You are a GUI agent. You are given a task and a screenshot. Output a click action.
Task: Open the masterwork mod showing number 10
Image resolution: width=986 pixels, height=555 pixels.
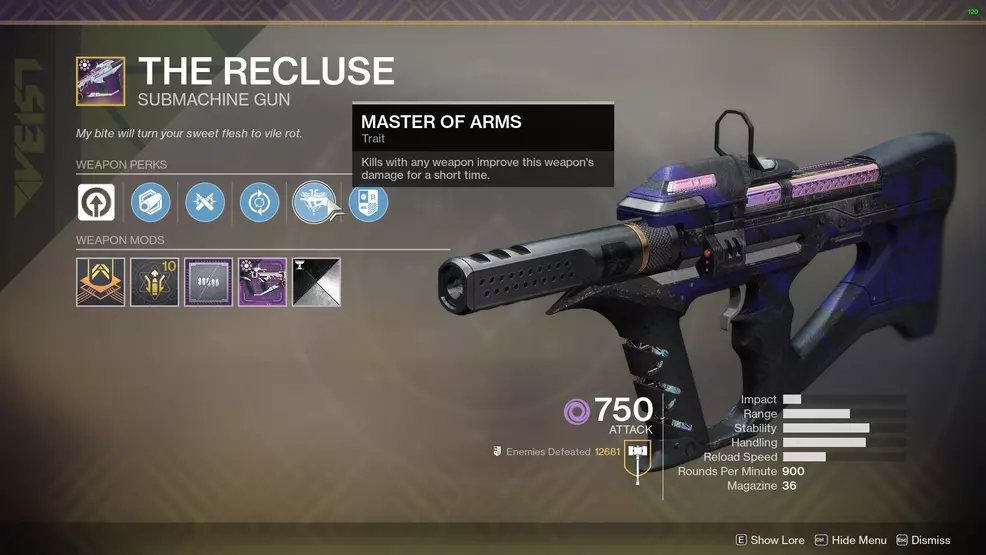[x=155, y=282]
